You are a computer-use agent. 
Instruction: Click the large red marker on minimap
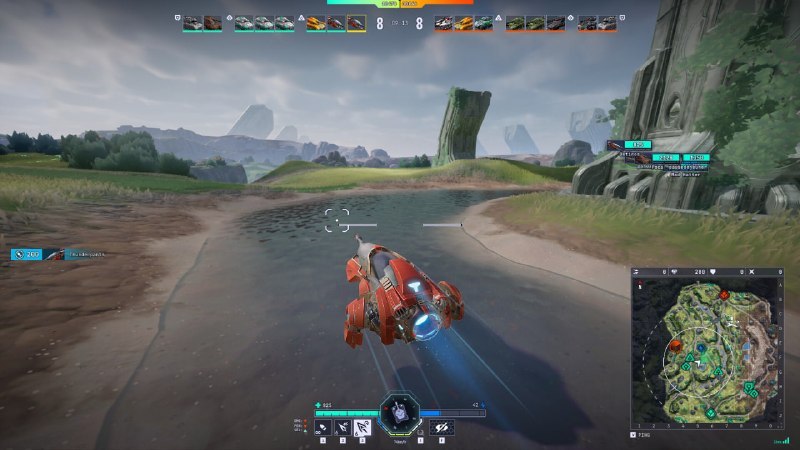tap(678, 347)
